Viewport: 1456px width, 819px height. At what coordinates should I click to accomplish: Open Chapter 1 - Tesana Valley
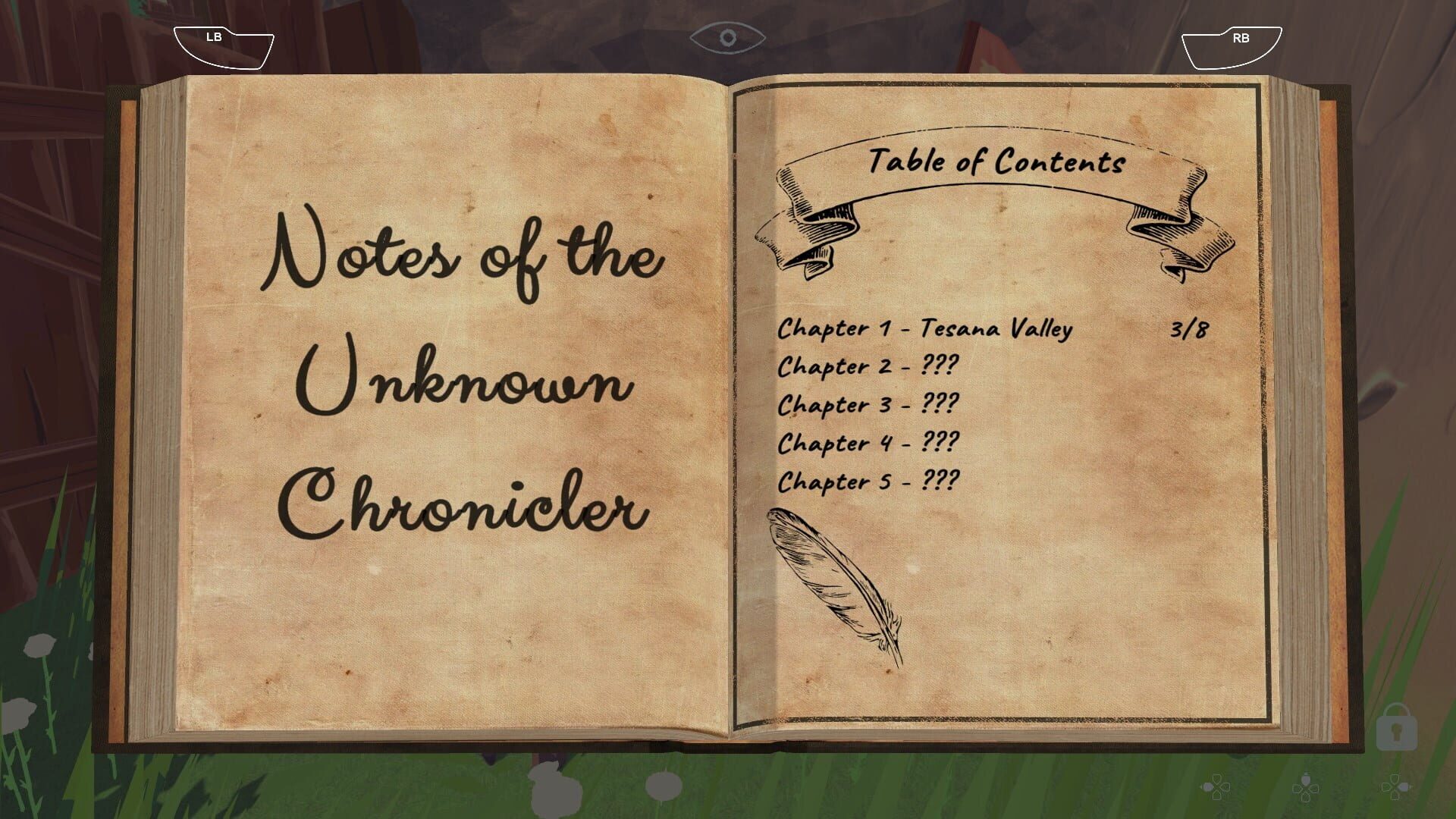[x=925, y=328]
